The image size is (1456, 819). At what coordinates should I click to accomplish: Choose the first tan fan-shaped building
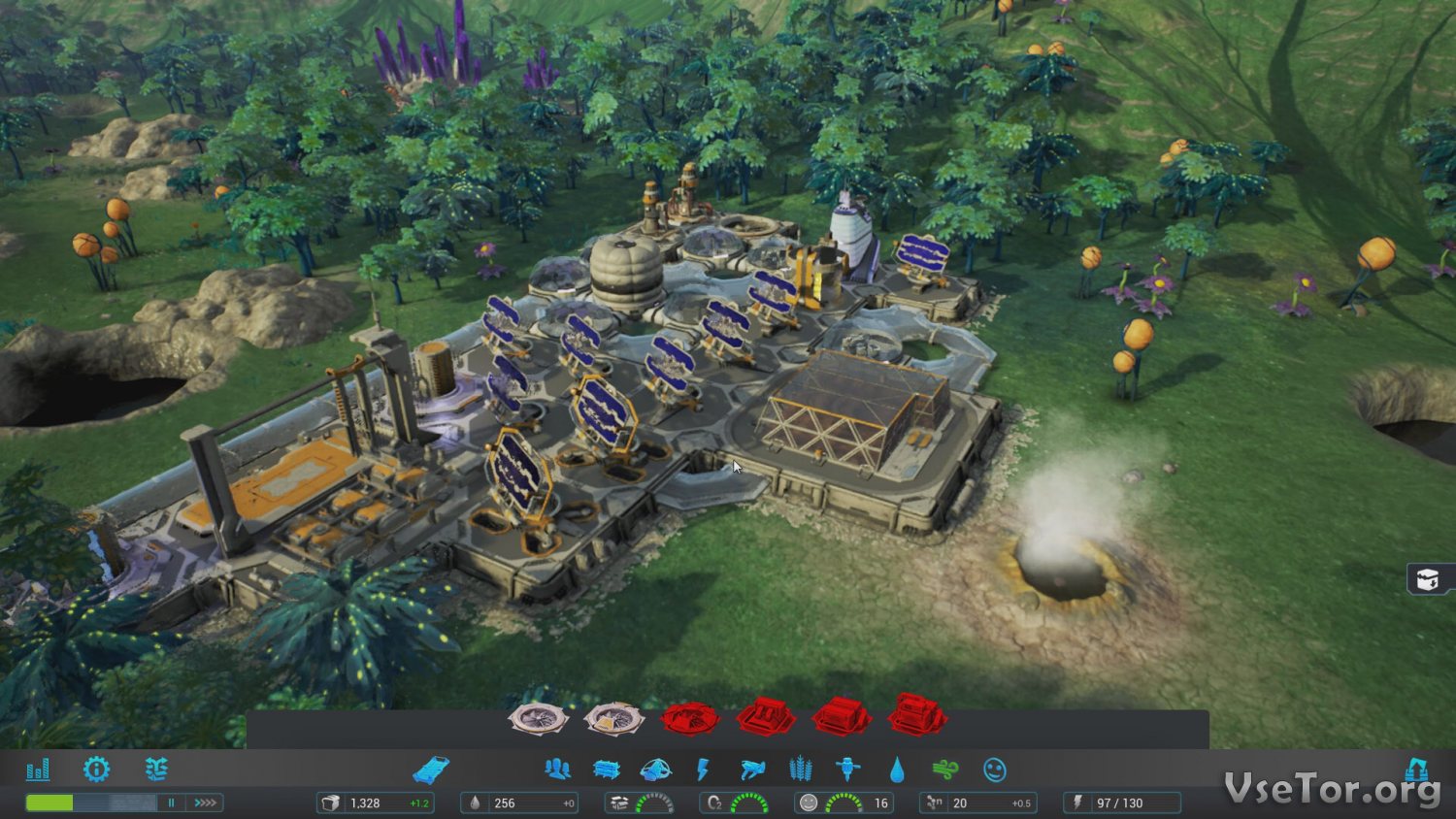537,719
